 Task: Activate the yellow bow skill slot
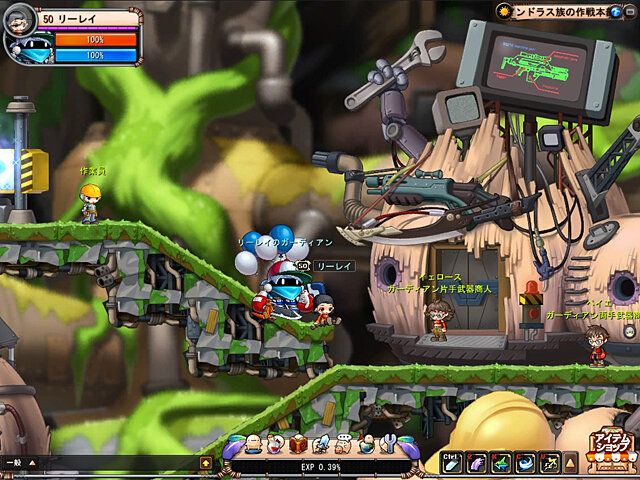549,462
